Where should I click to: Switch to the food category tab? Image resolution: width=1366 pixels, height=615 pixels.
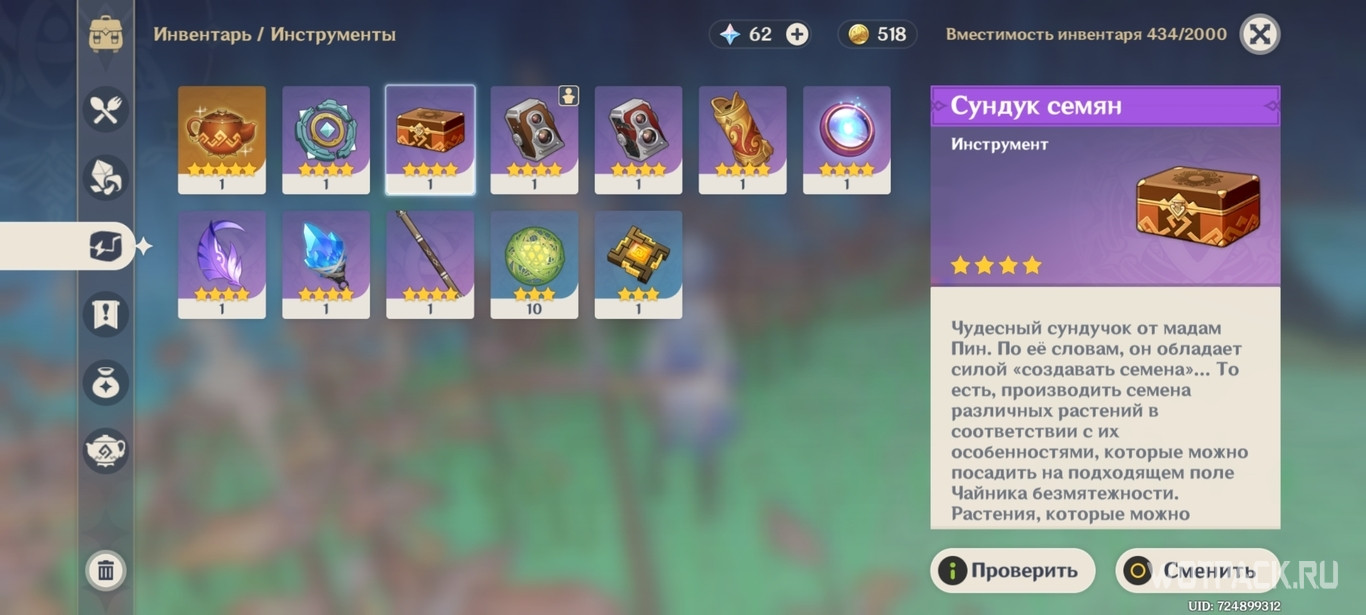[x=106, y=109]
